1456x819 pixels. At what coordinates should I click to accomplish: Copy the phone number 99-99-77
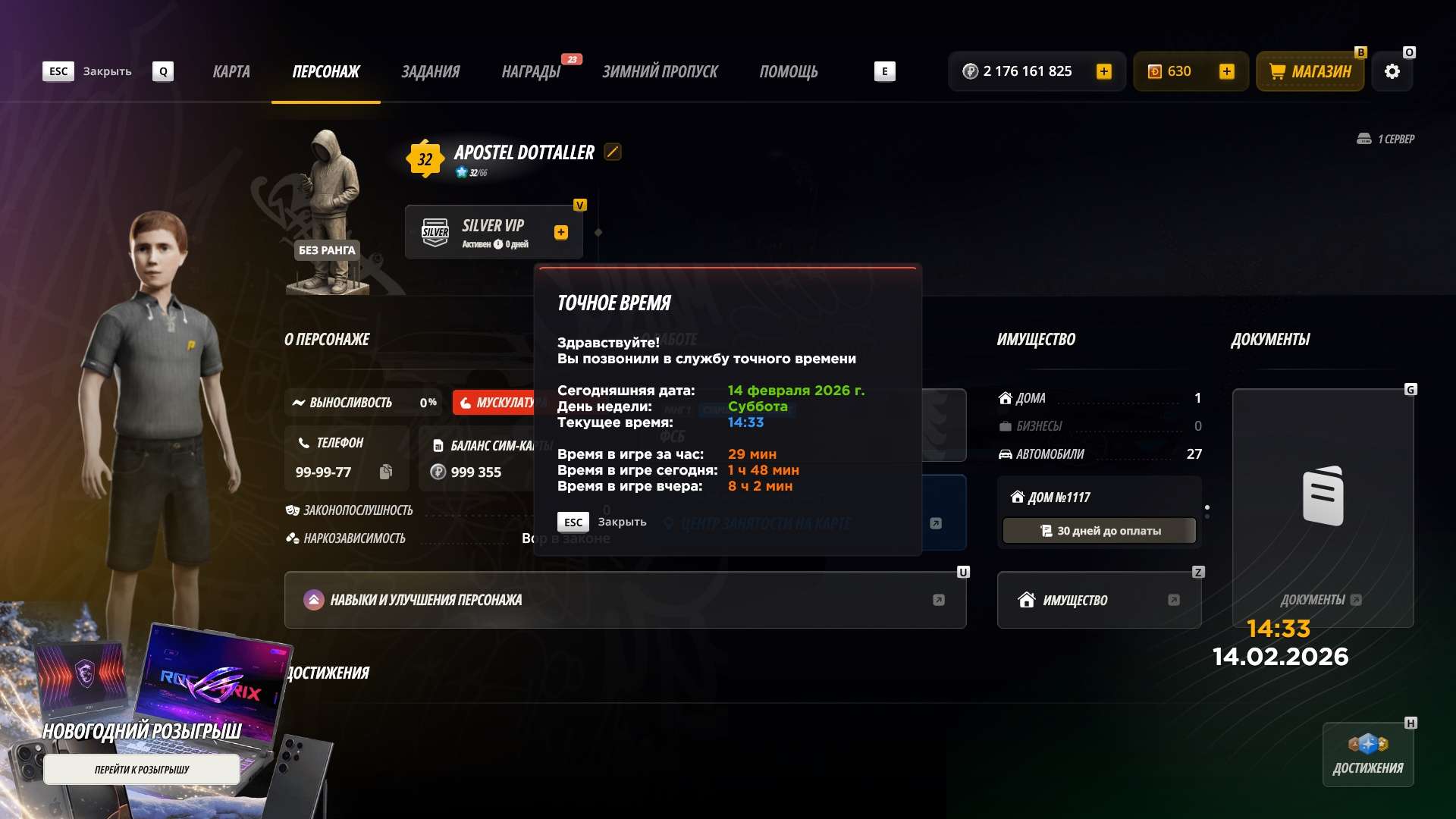tap(386, 472)
